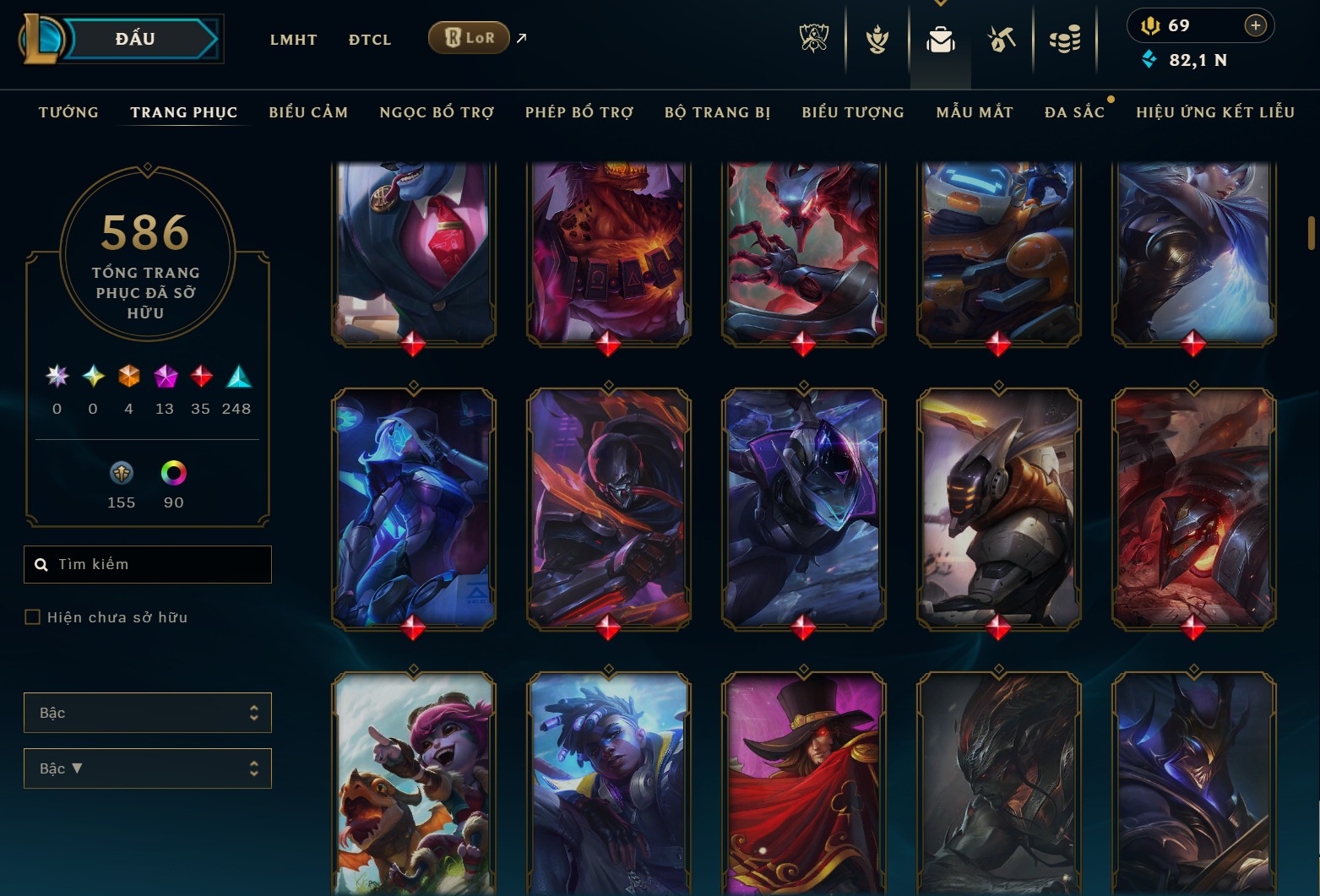Open the LMHT home tab

coord(293,40)
